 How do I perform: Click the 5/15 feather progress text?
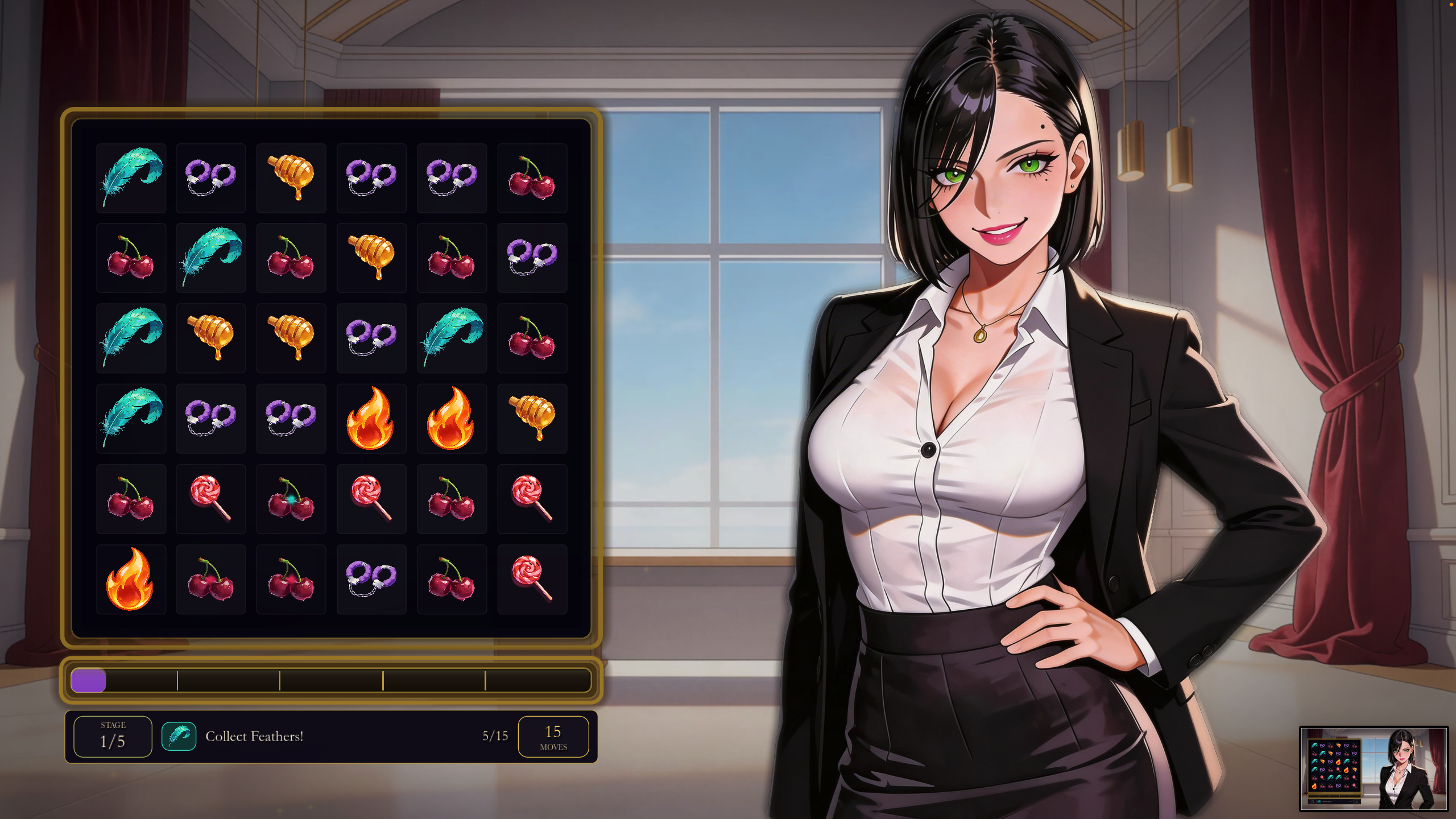pyautogui.click(x=493, y=735)
